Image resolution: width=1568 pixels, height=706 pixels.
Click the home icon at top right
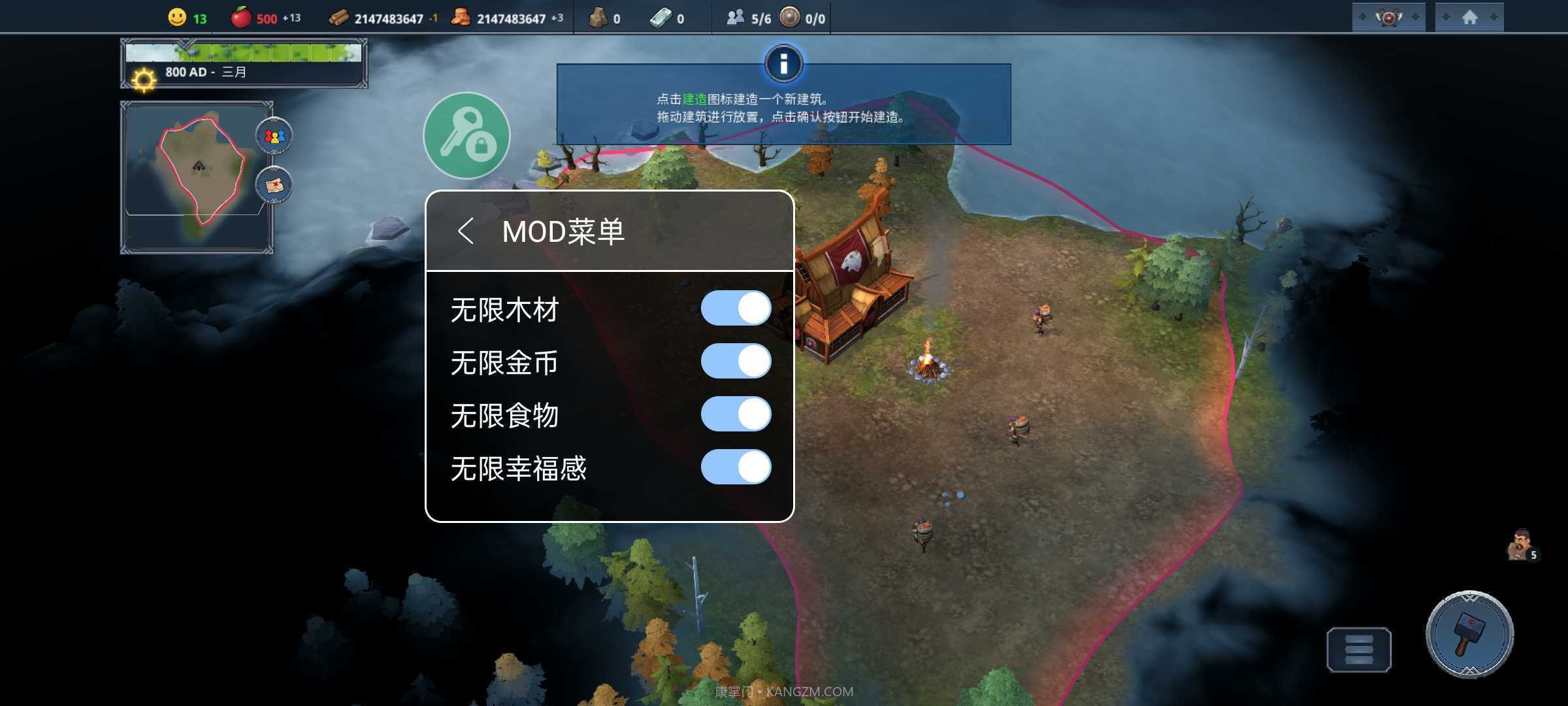coord(1470,18)
